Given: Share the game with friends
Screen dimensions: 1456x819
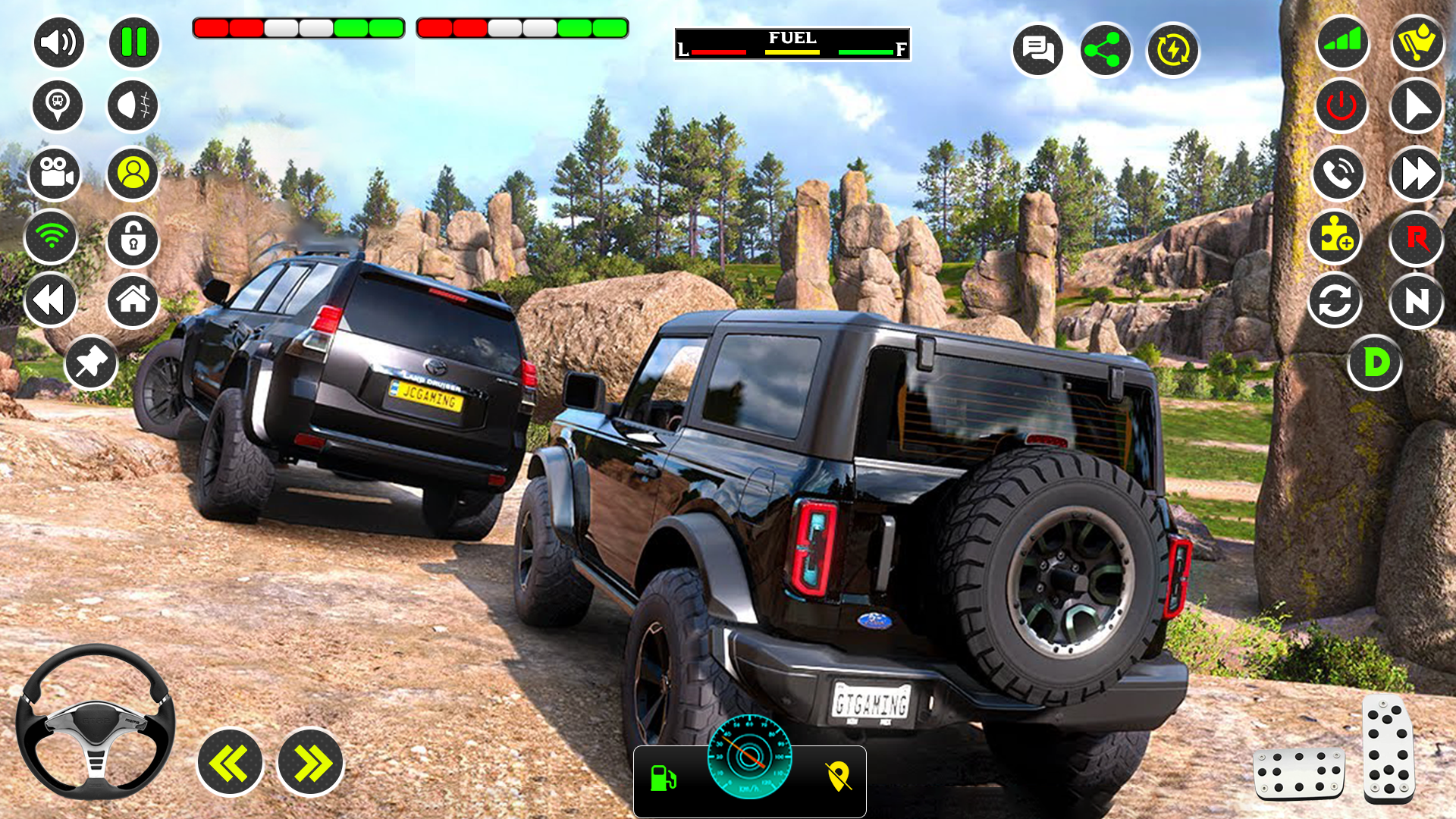Looking at the screenshot, I should 1106,50.
